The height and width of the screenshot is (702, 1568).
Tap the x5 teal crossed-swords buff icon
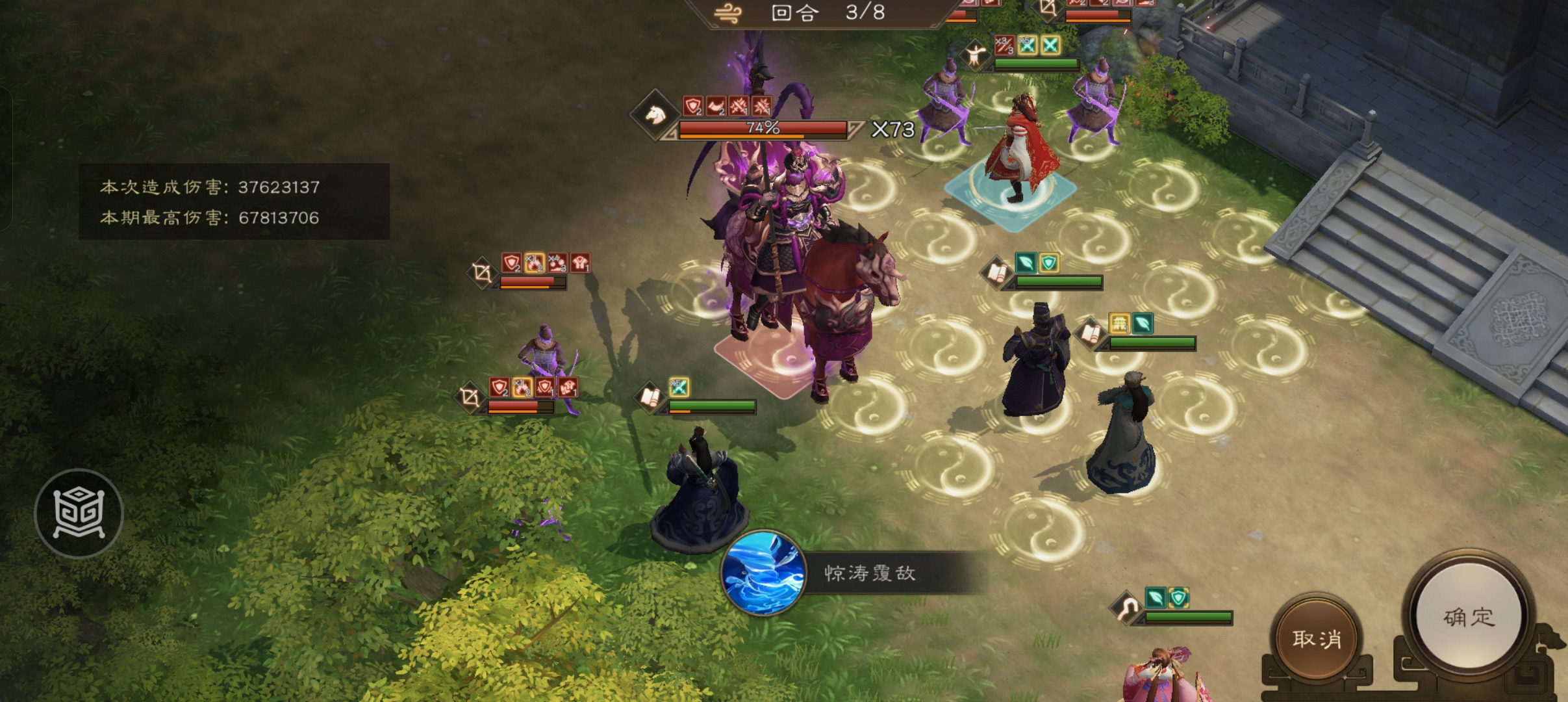1028,45
